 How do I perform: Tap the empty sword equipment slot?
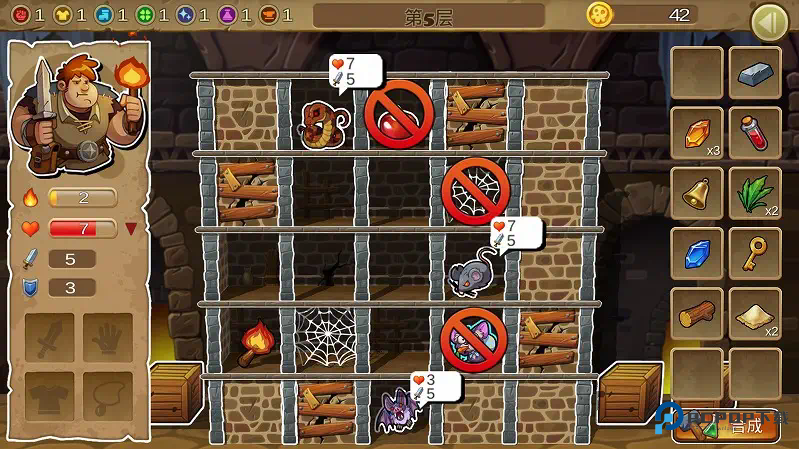(x=49, y=337)
